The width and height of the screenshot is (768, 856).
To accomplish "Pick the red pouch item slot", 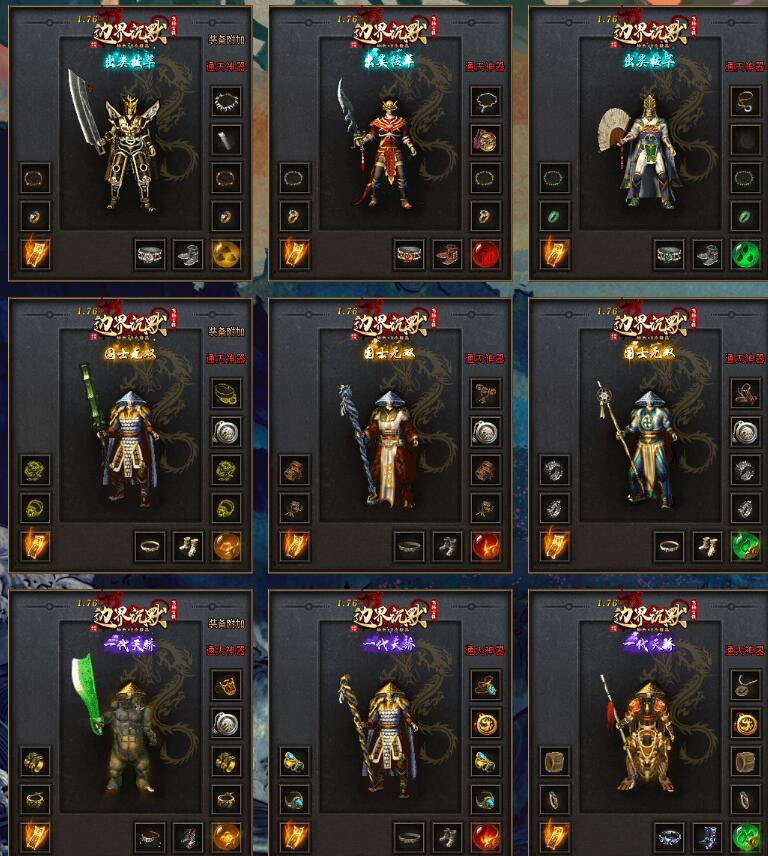I will [486, 139].
